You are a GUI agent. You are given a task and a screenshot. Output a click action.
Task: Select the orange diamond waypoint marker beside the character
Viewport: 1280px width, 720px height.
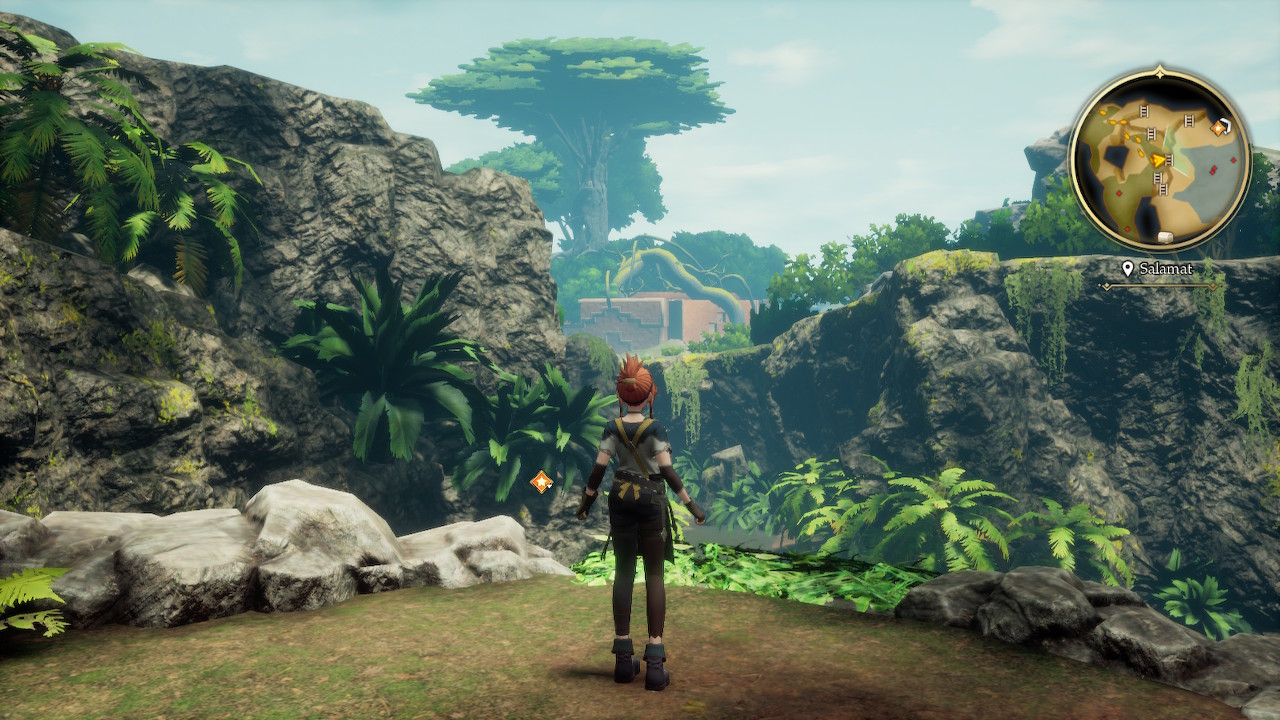pyautogui.click(x=541, y=482)
